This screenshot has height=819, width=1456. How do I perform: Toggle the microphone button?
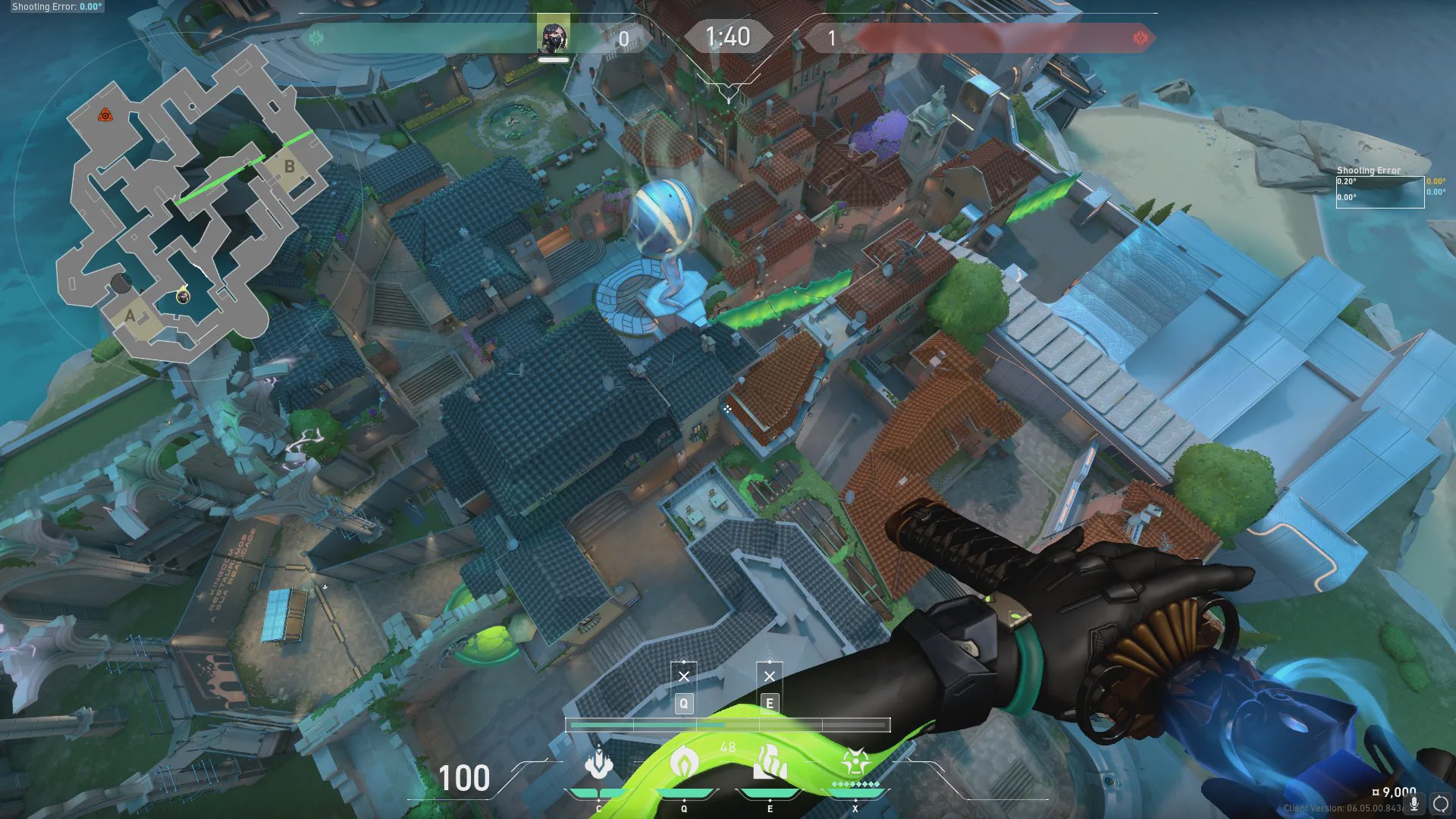tap(1414, 804)
